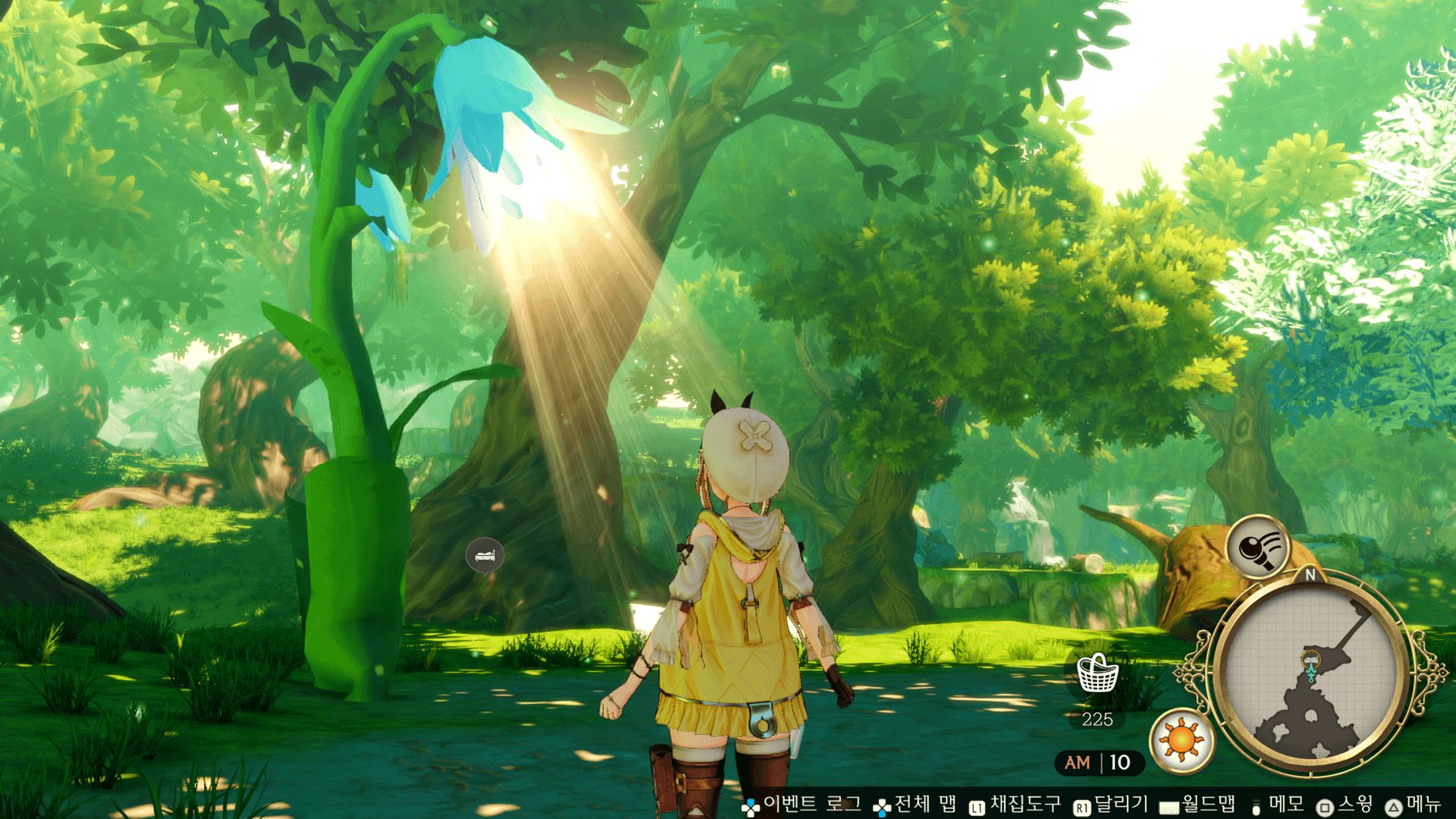The image size is (1456, 819).
Task: Click the gathering tool swing icon
Action: click(1259, 546)
